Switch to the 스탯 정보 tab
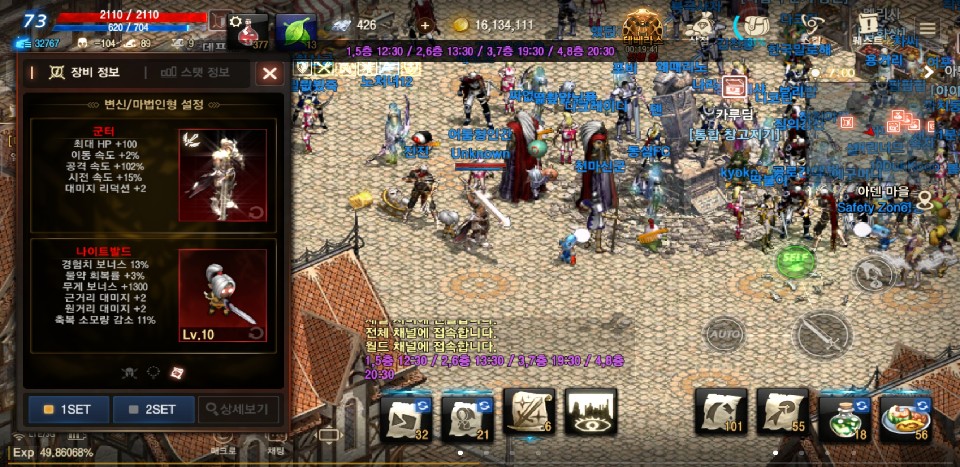 (196, 72)
